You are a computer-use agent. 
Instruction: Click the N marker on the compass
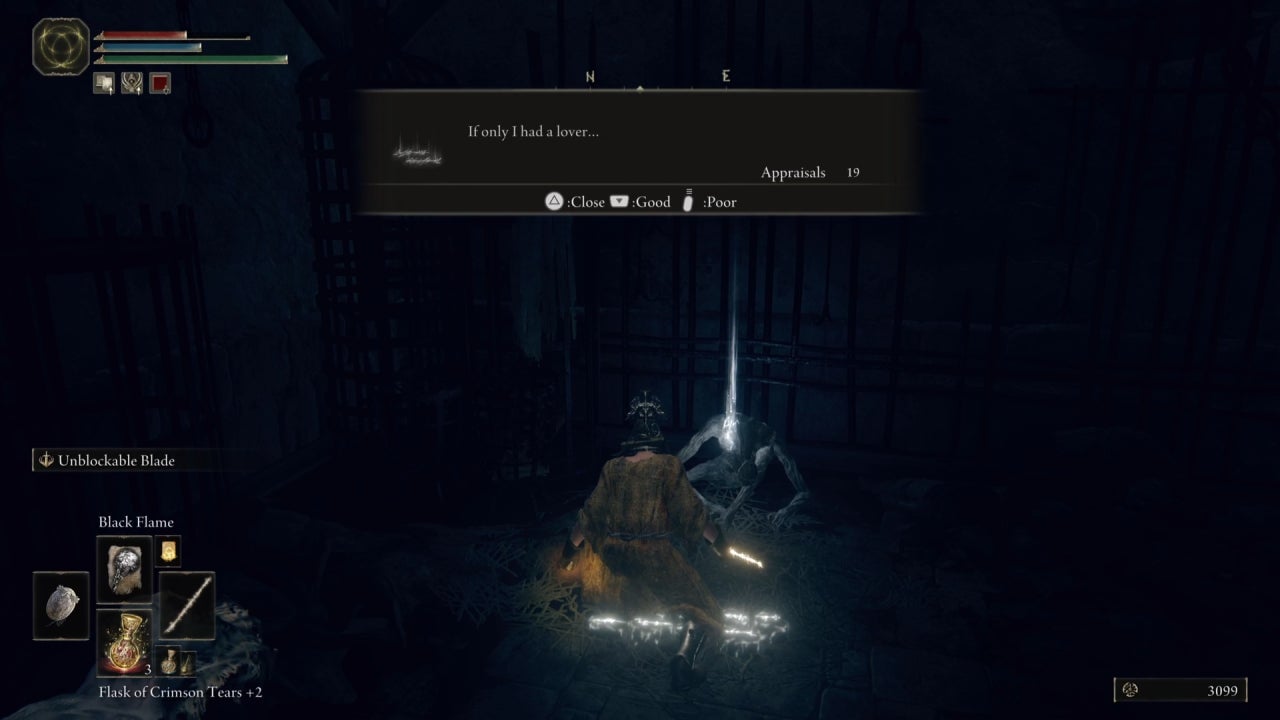pos(590,75)
